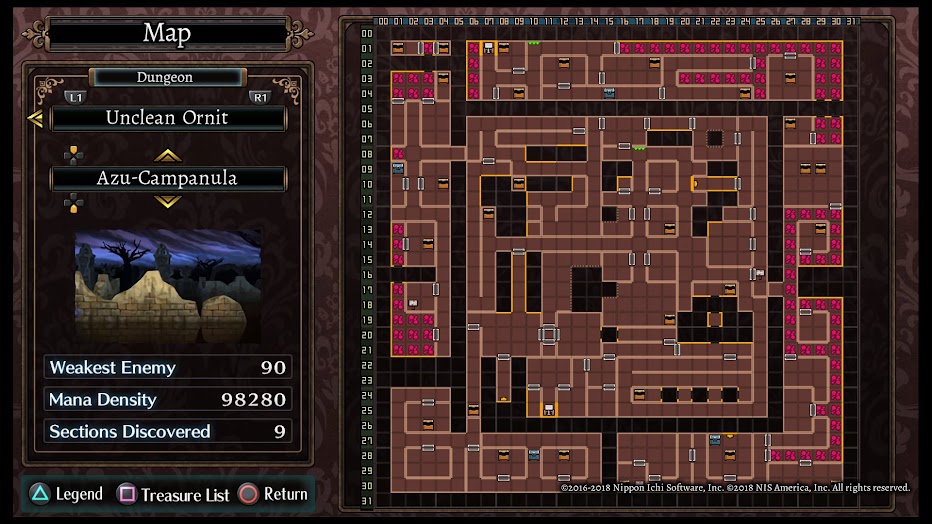This screenshot has height=524, width=932.
Task: Select the Azu-Campanula area field
Action: 168,179
